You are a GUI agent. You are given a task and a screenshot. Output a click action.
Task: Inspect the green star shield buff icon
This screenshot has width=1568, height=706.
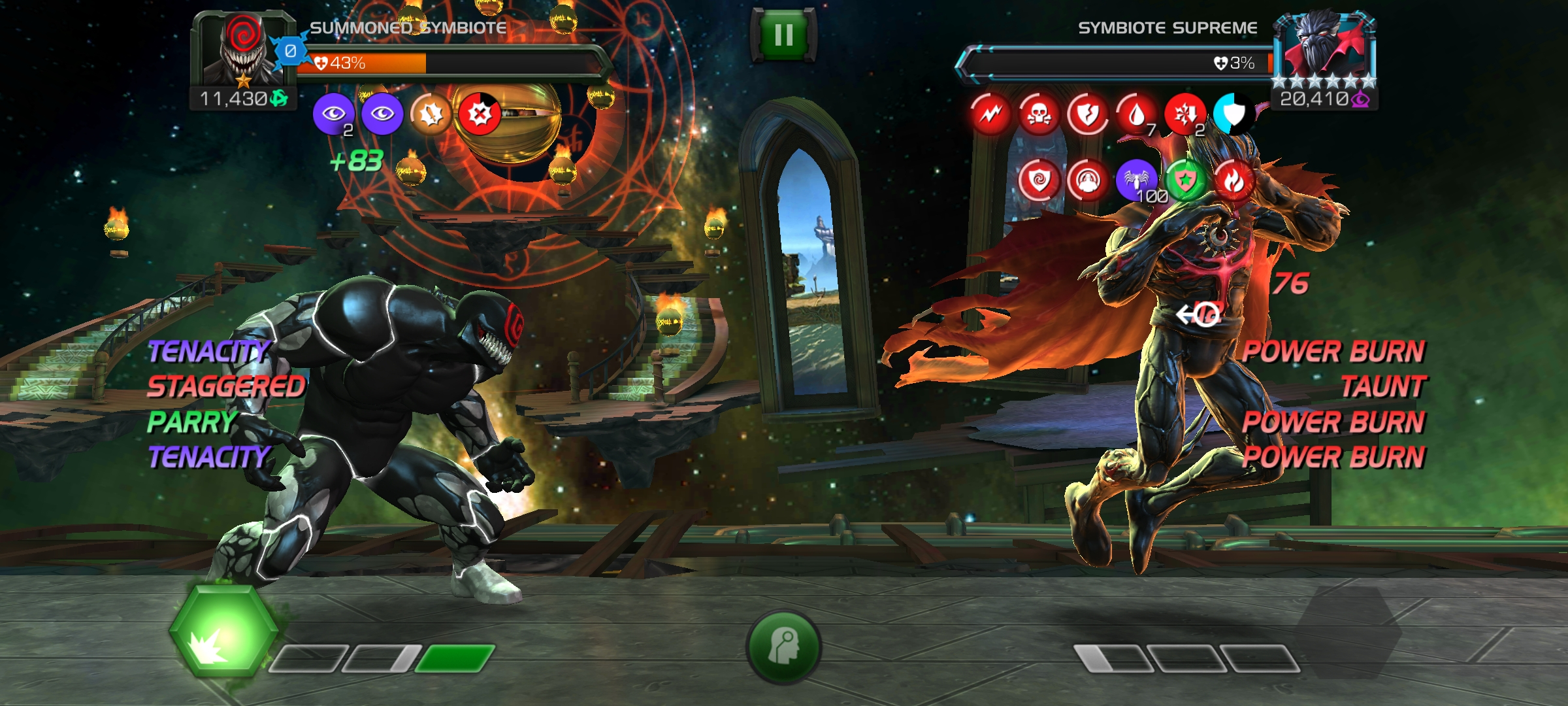[x=1185, y=180]
